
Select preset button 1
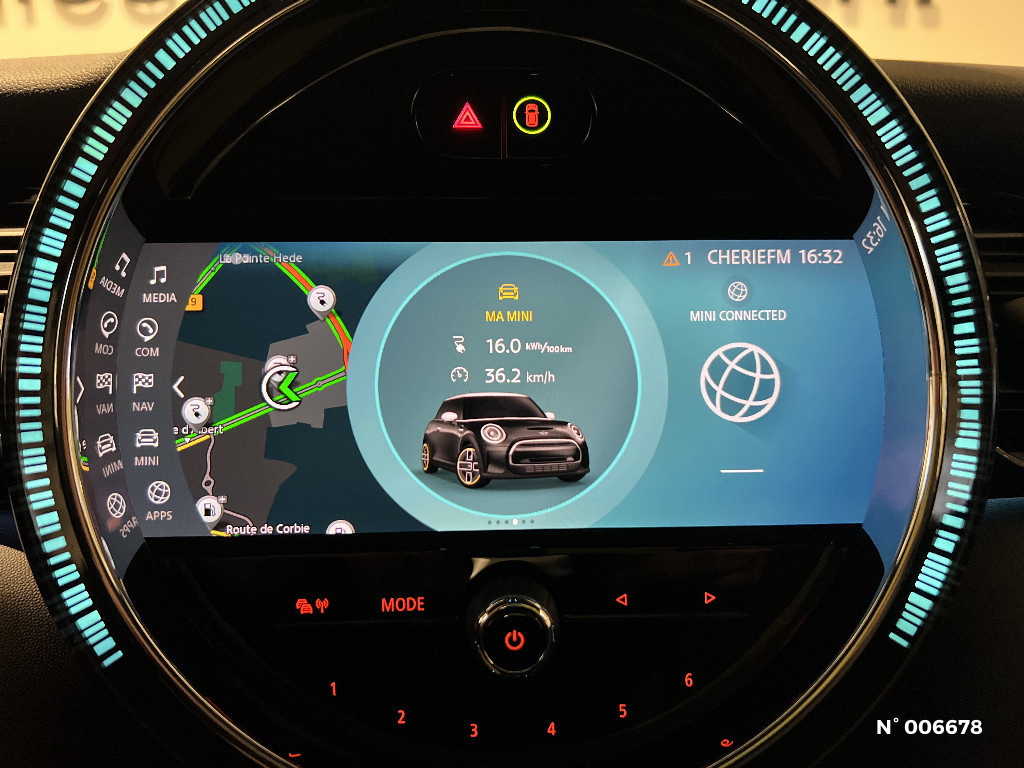pos(334,689)
